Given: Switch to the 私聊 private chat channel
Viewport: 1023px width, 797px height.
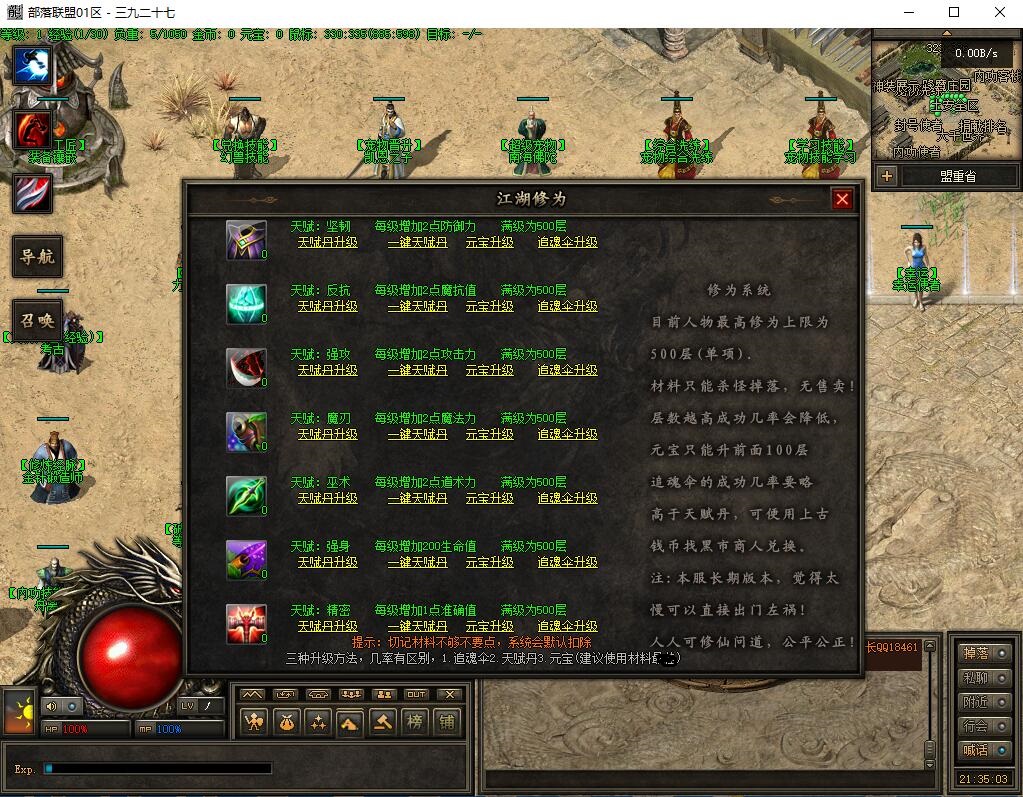Looking at the screenshot, I should tap(982, 678).
